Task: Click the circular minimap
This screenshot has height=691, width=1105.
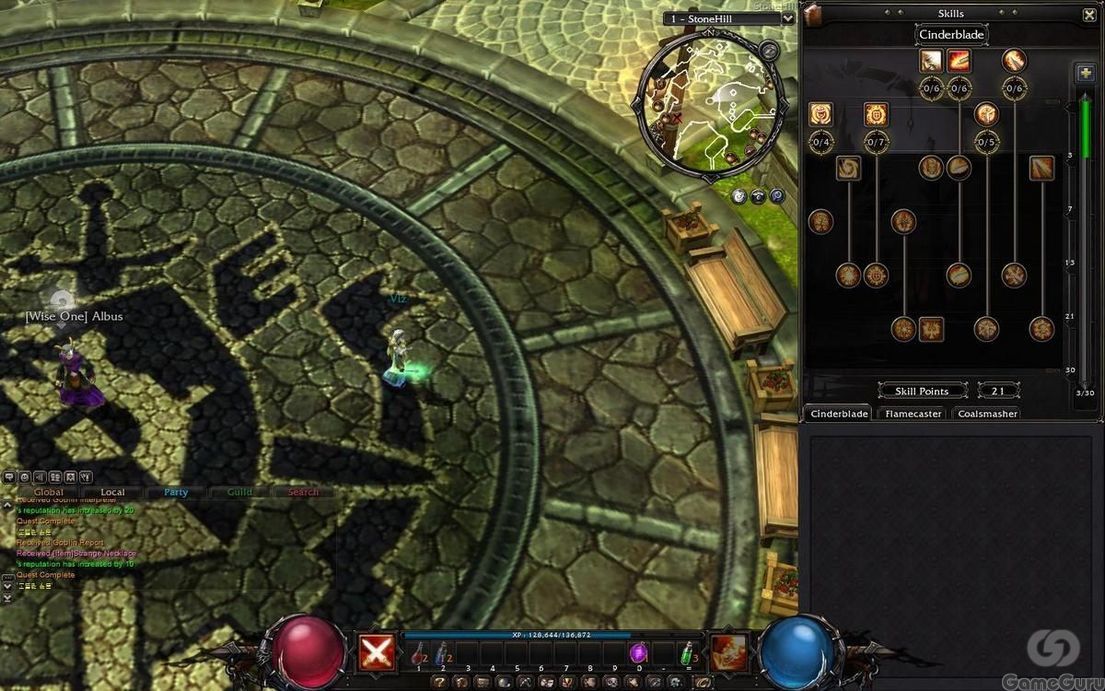Action: pos(711,103)
